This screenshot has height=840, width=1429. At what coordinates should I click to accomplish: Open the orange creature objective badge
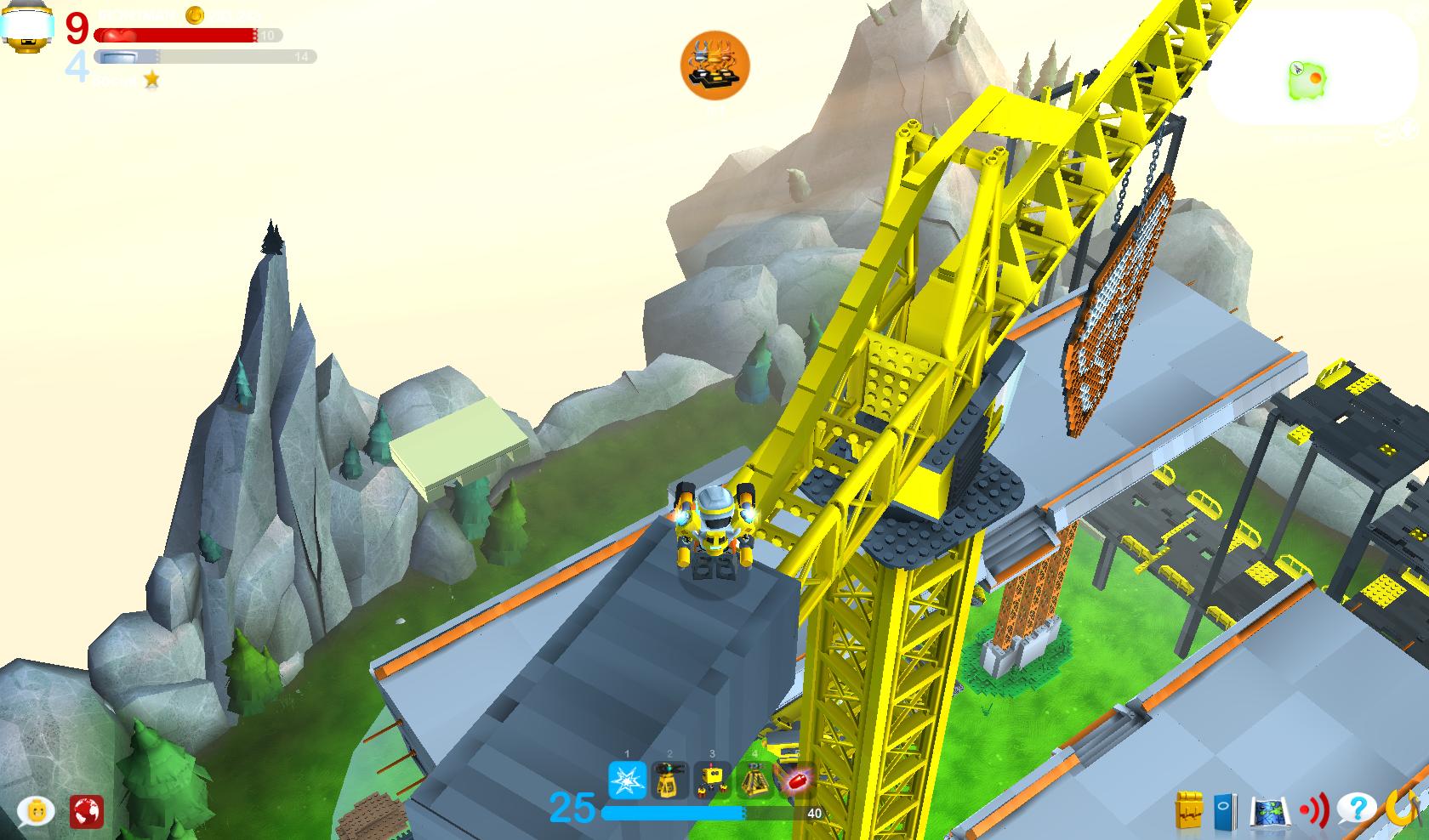click(714, 65)
